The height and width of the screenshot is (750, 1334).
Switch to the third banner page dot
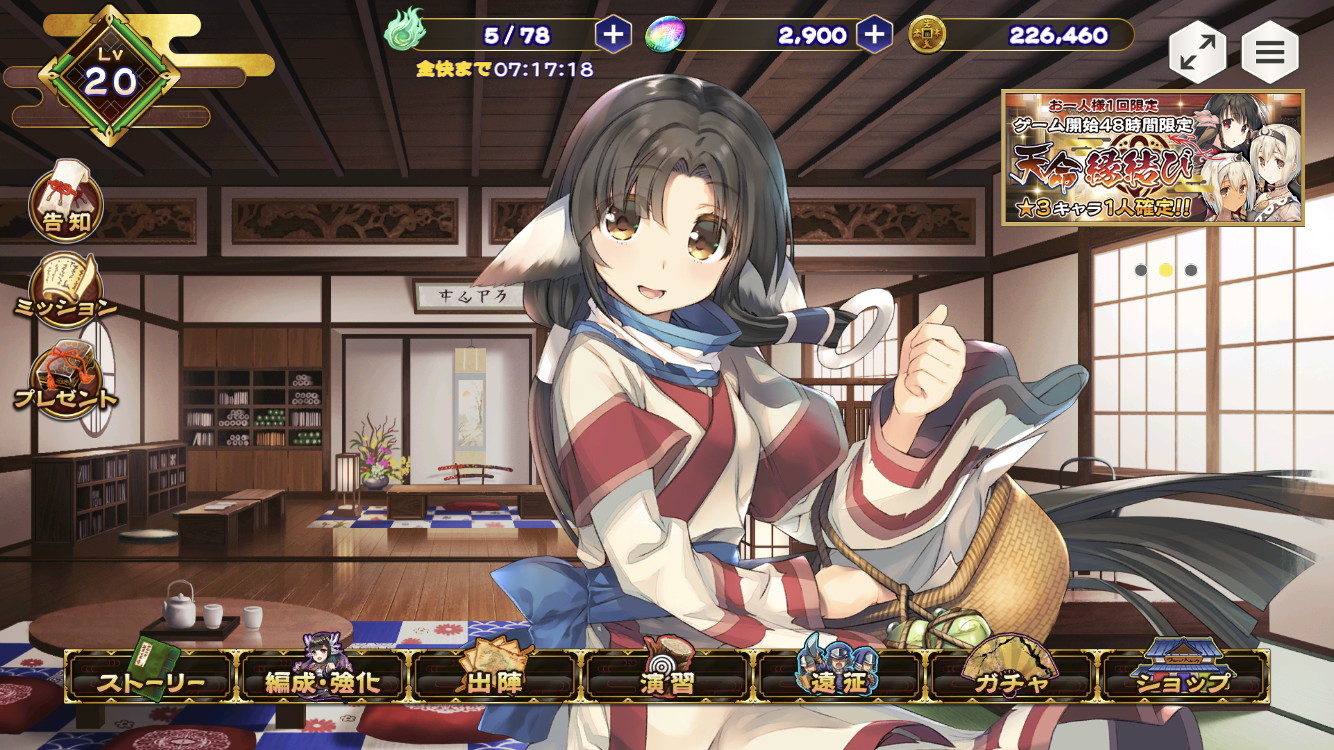(x=1191, y=270)
